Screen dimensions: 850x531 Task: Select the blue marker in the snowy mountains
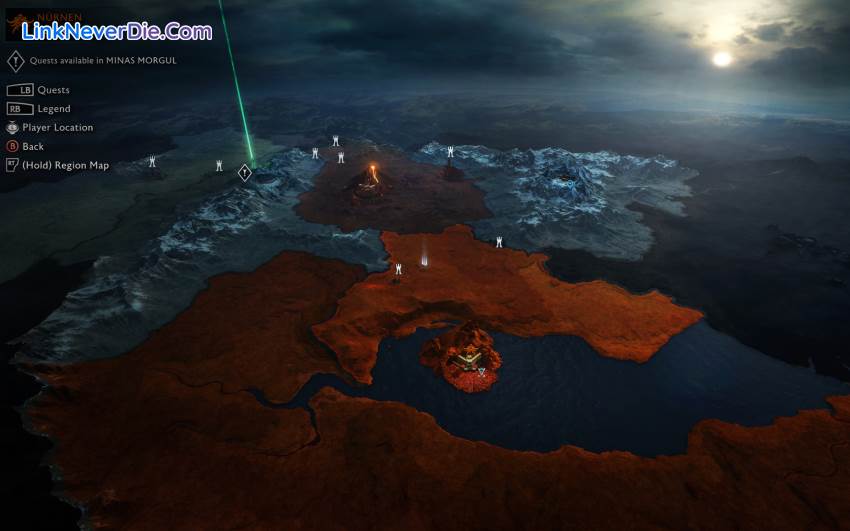point(570,183)
